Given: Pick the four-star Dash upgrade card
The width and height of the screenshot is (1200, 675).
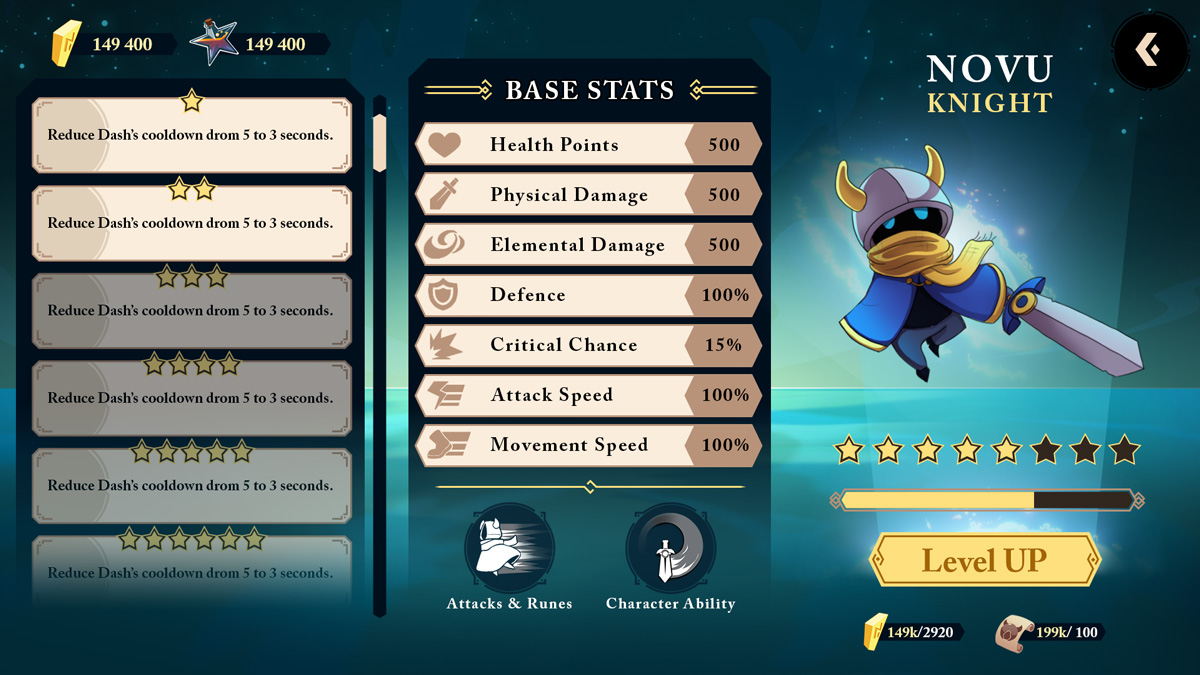Looking at the screenshot, I should [192, 398].
